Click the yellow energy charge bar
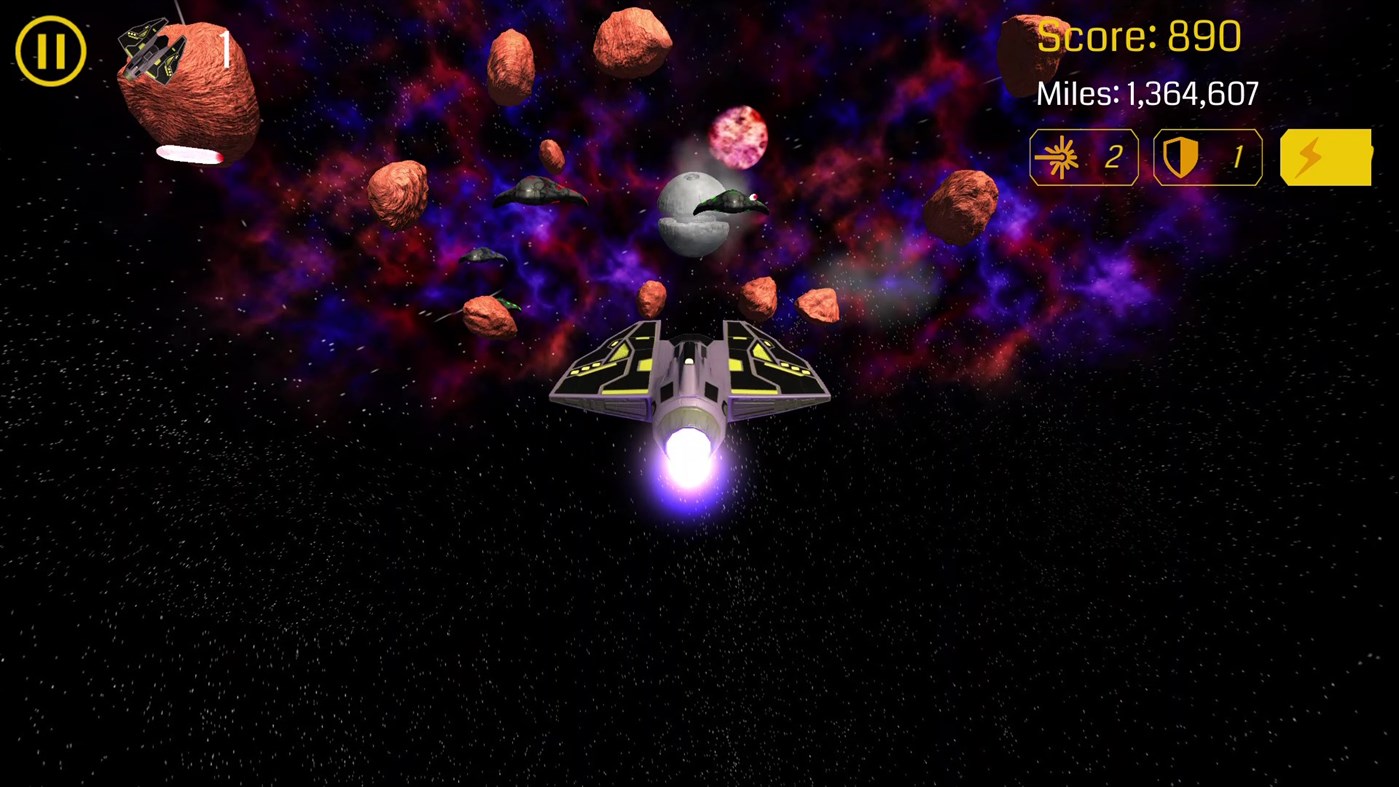This screenshot has height=787, width=1399. [x=1325, y=156]
